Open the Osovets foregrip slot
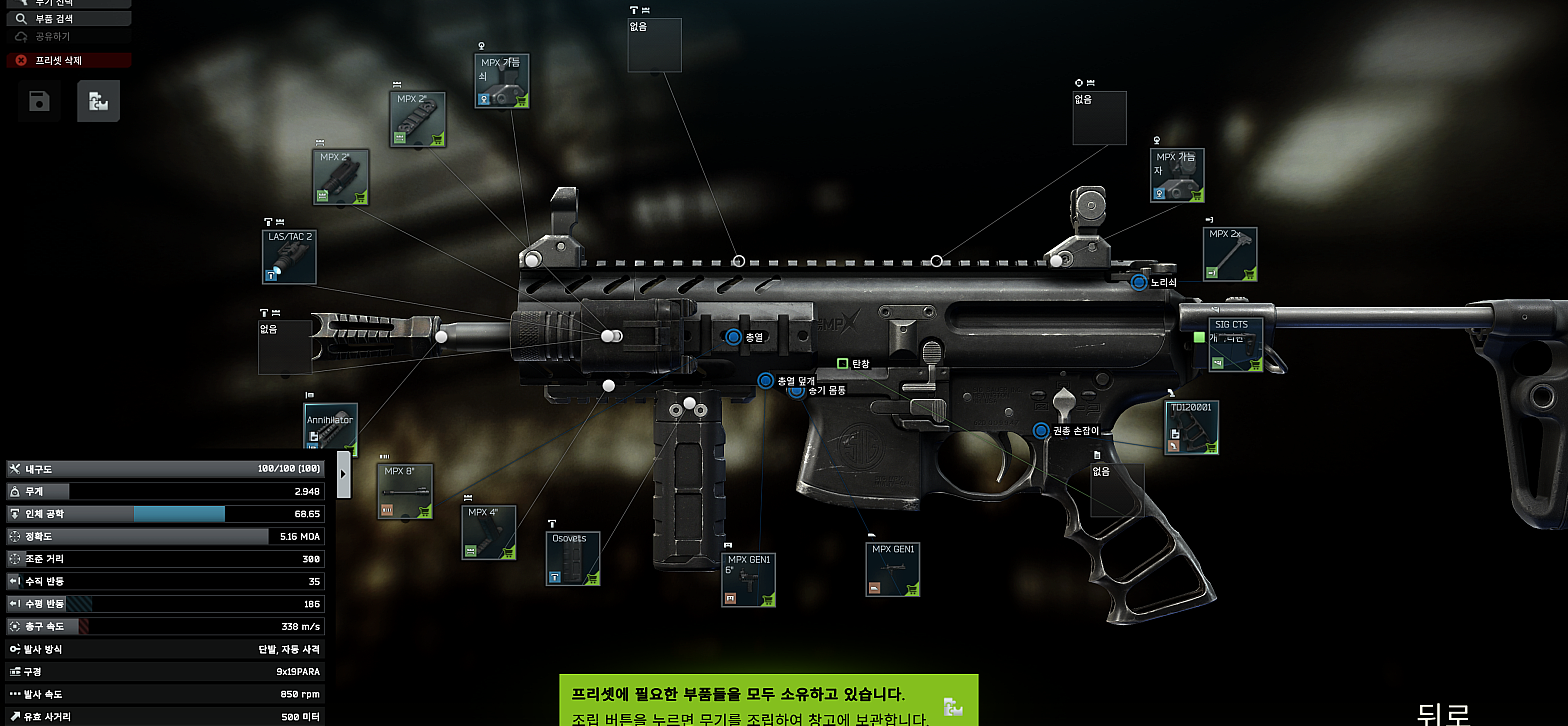 (574, 558)
